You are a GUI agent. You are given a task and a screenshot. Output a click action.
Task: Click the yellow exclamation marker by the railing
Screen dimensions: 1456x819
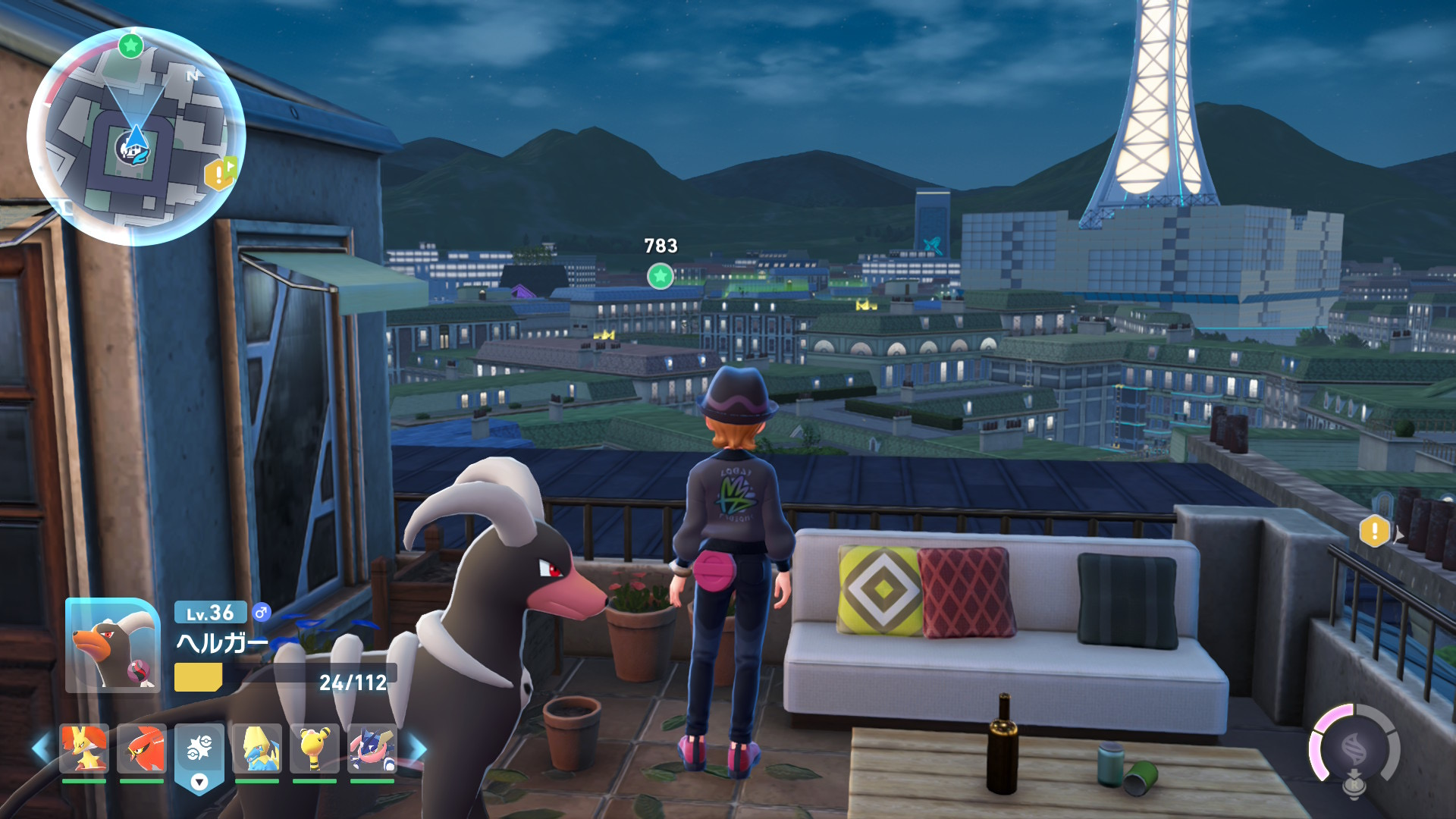click(x=1374, y=532)
